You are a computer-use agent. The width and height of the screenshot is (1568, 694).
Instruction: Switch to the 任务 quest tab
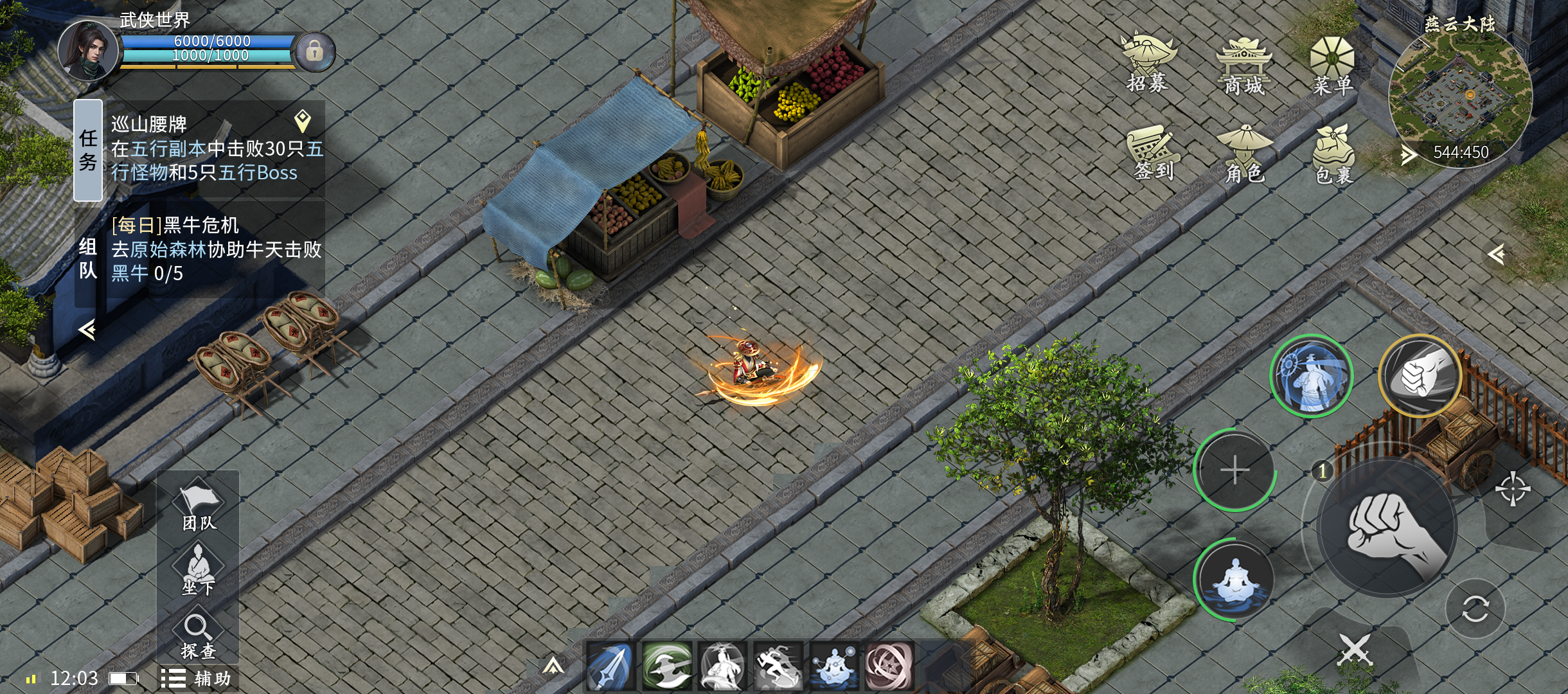click(88, 150)
